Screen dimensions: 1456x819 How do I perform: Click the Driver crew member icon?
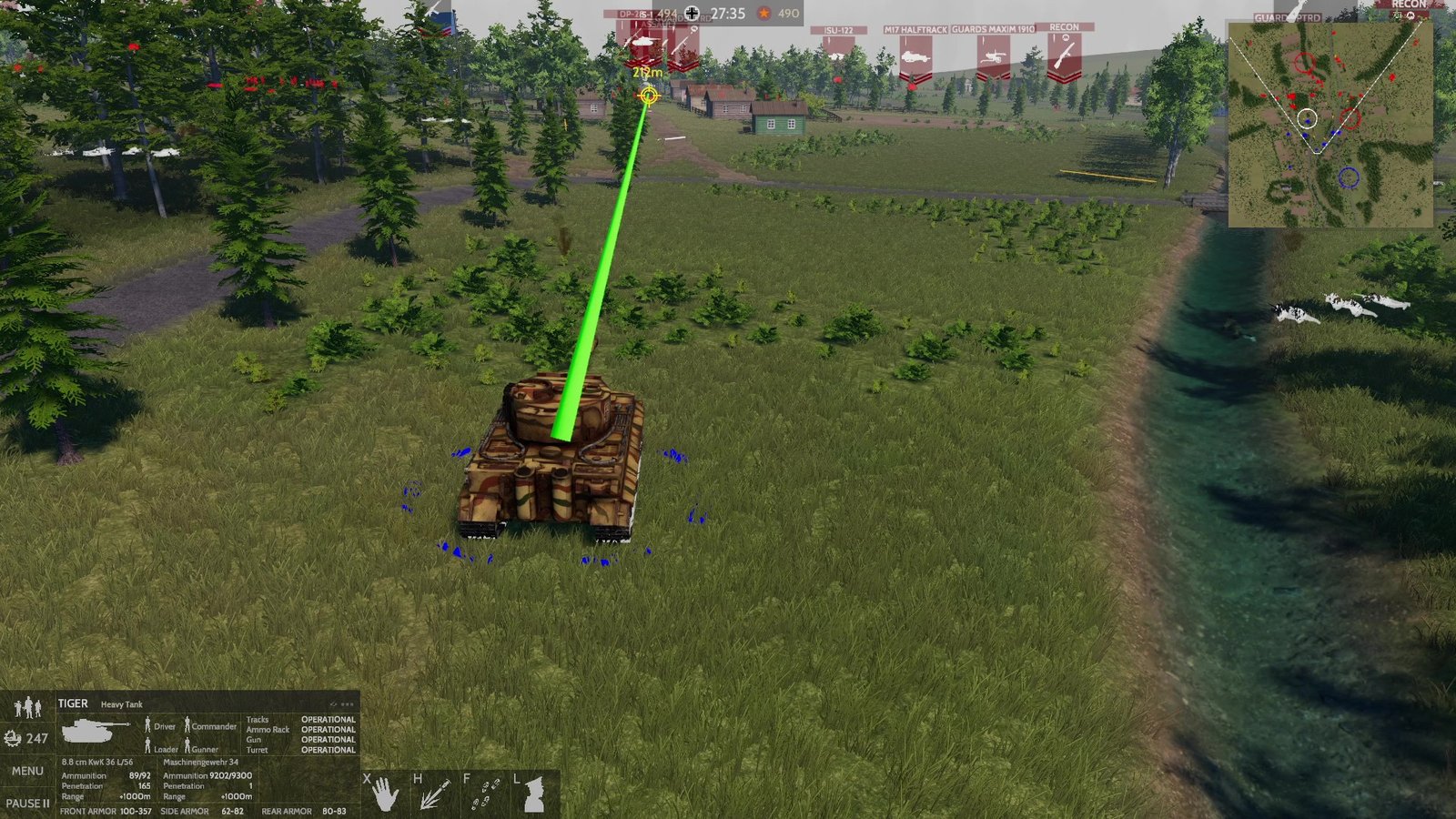(x=147, y=725)
